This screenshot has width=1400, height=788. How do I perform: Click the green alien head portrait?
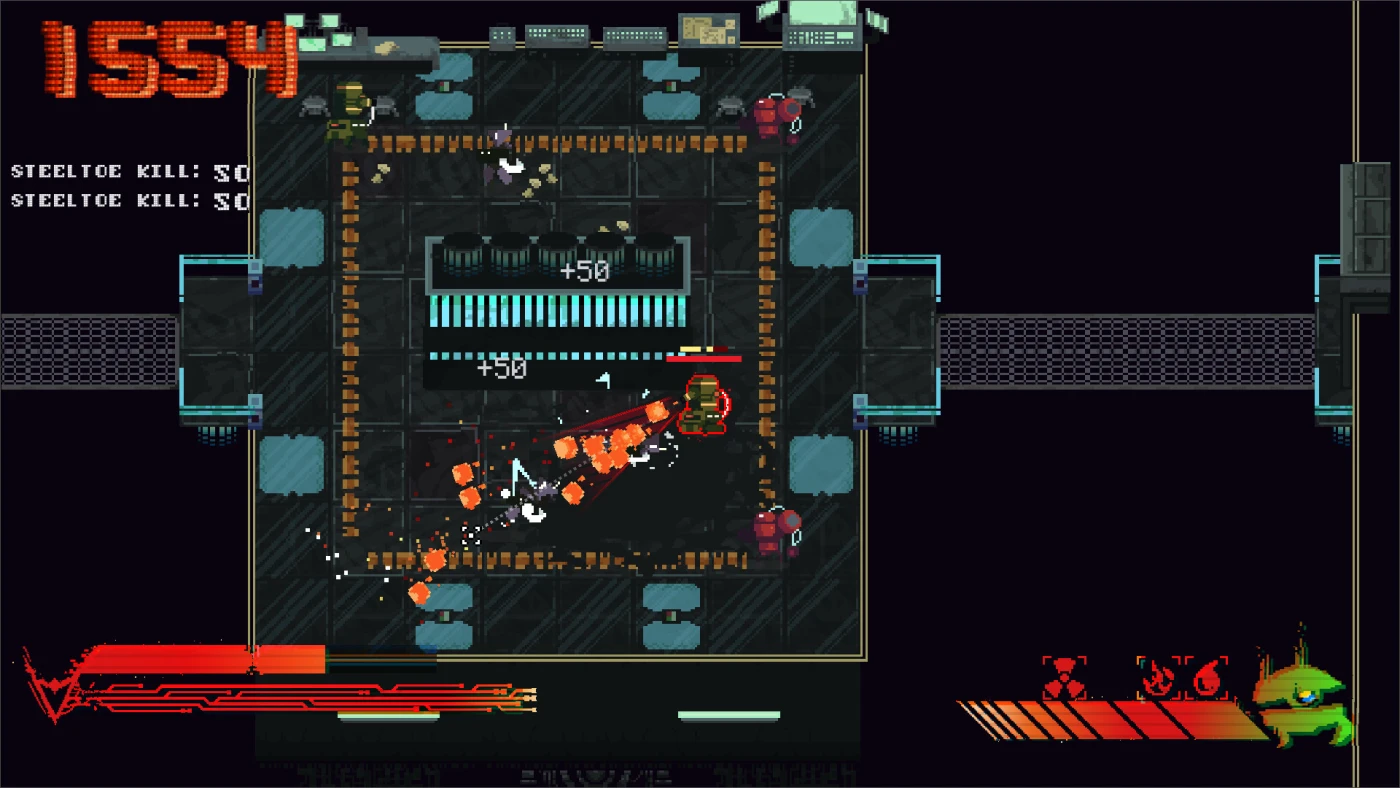click(1303, 698)
